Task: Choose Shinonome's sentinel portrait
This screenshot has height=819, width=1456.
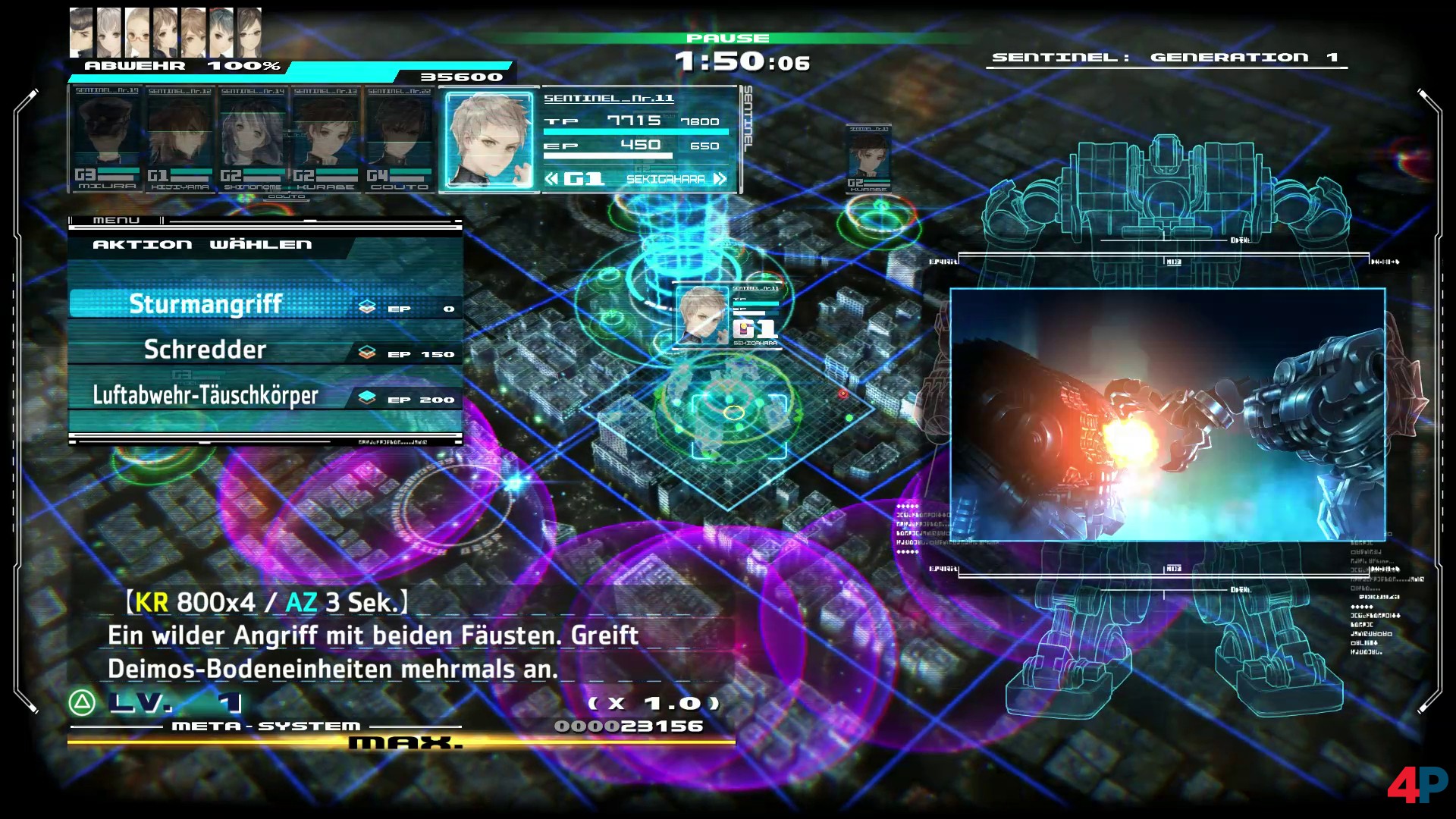Action: [x=253, y=138]
